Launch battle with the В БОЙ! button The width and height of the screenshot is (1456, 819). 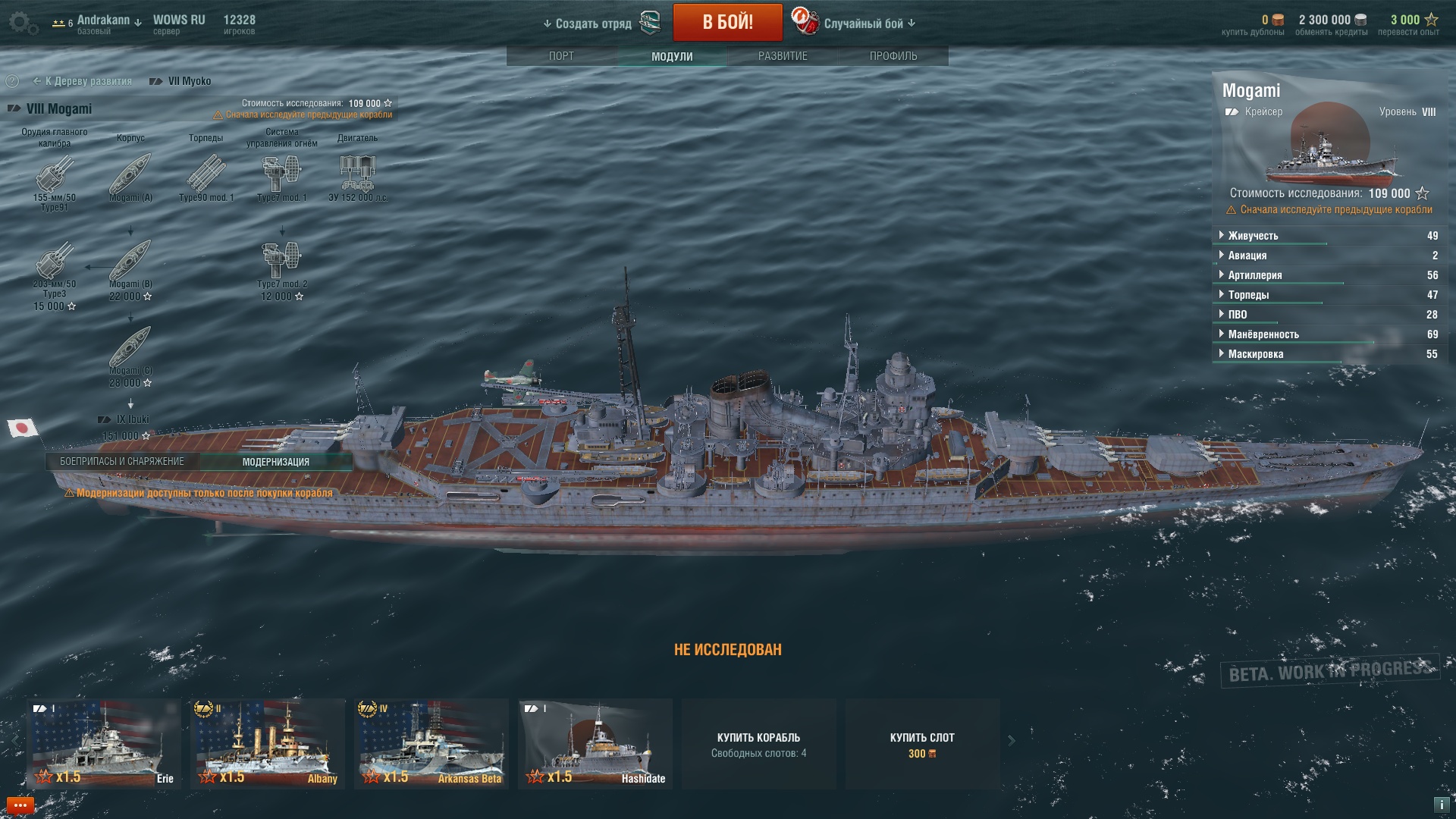click(727, 22)
